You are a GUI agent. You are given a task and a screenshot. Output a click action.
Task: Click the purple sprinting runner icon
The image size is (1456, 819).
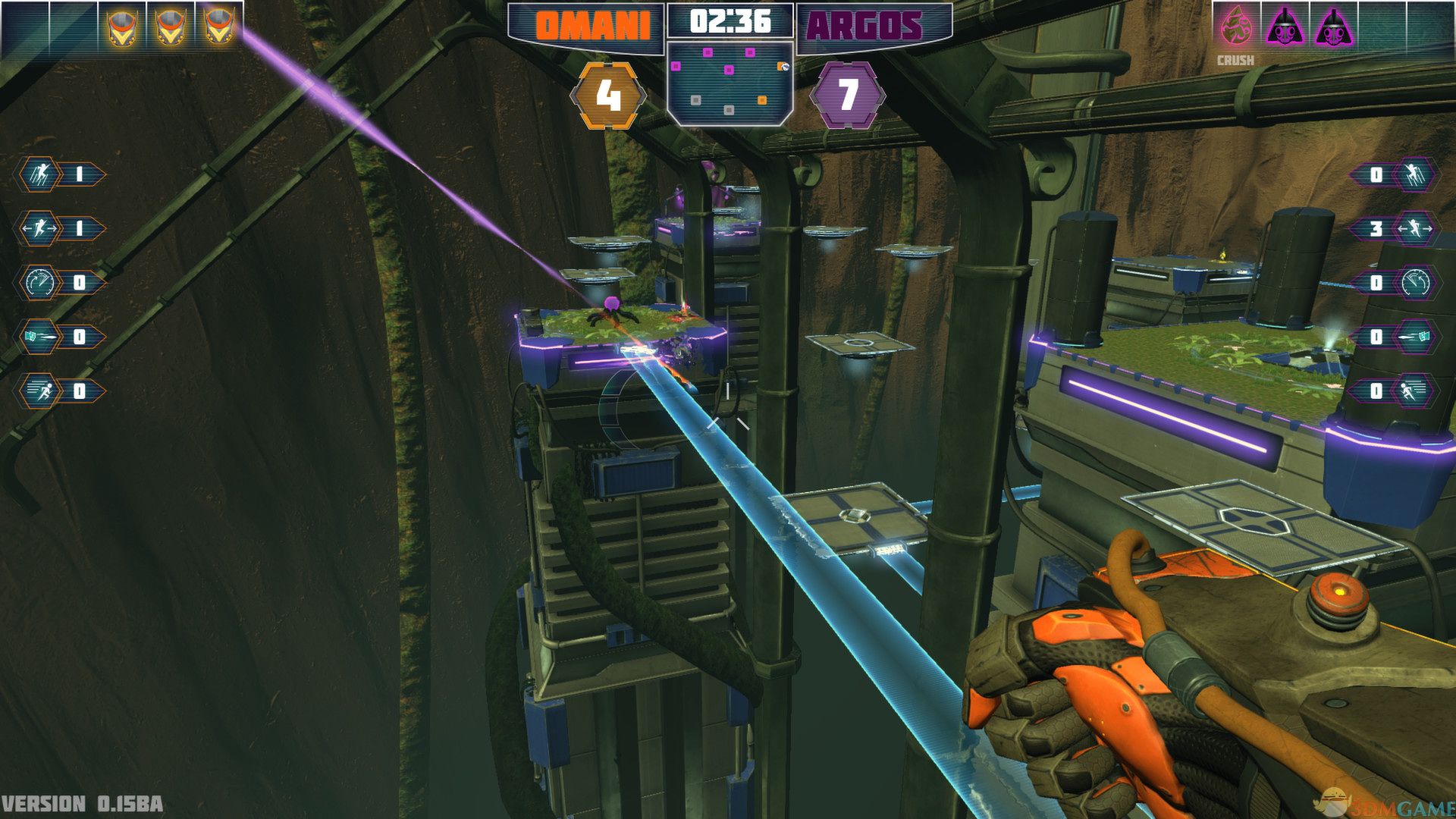click(1415, 391)
